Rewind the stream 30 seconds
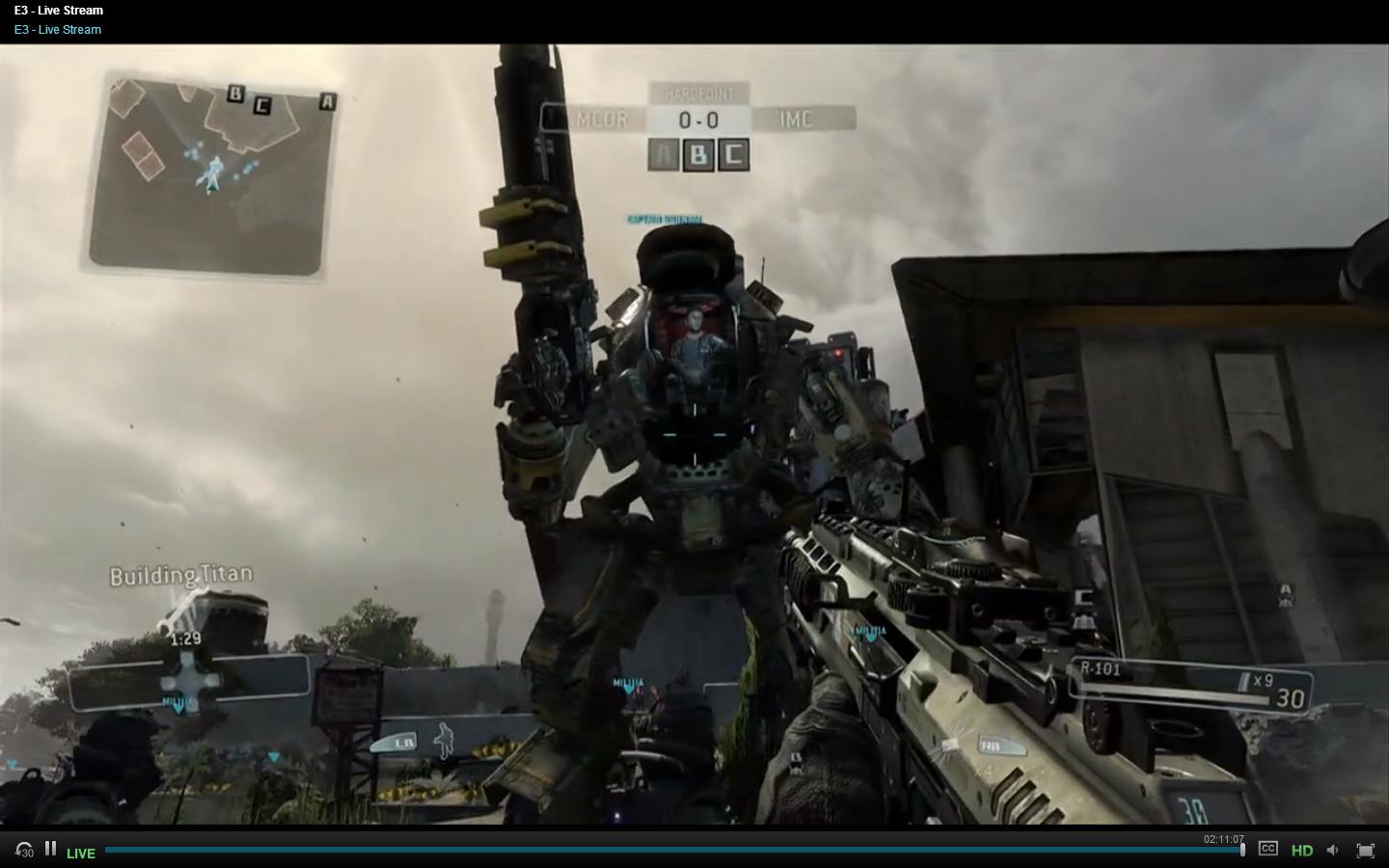Viewport: 1389px width, 868px height. coord(24,851)
